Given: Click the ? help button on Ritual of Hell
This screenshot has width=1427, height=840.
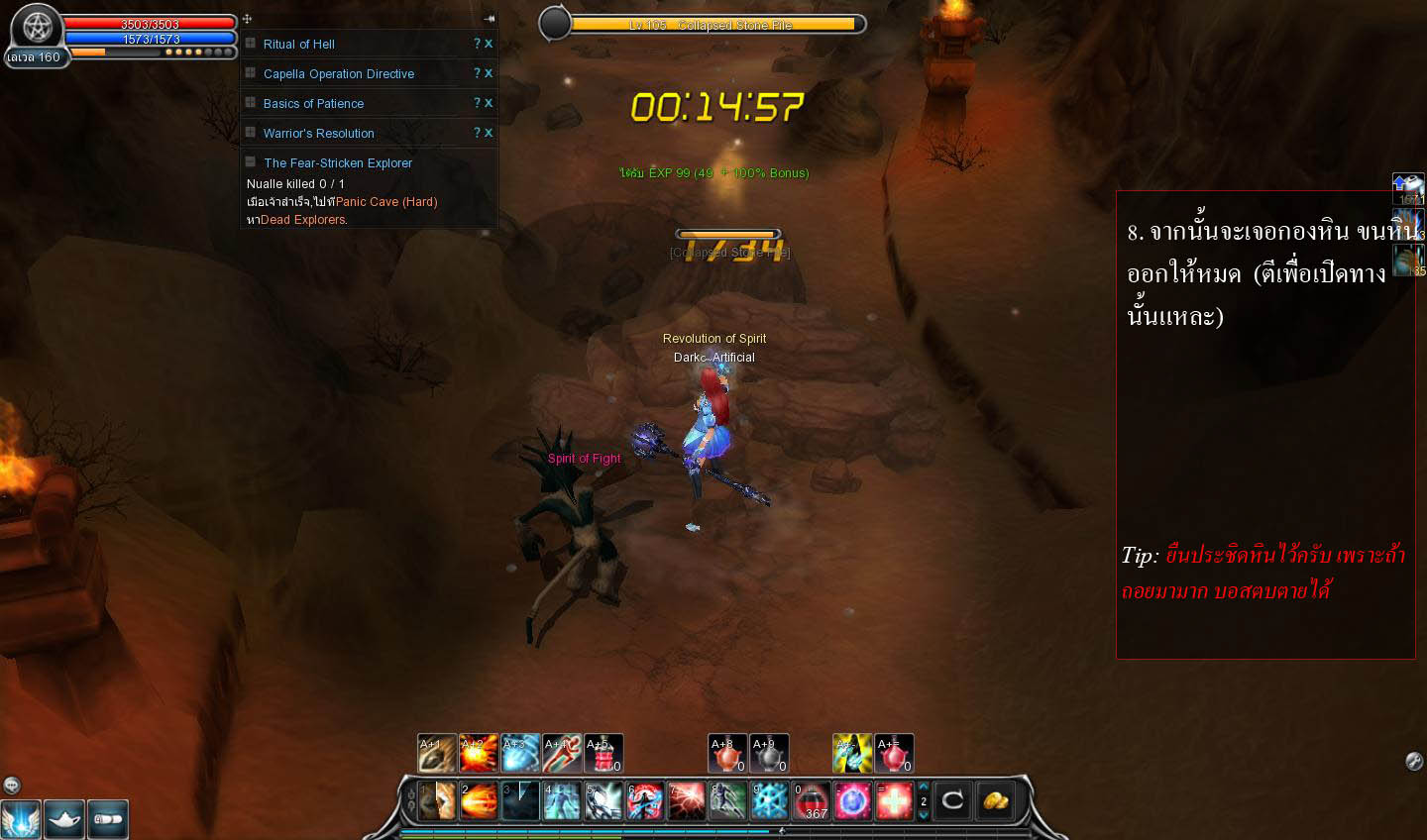Looking at the screenshot, I should point(475,44).
